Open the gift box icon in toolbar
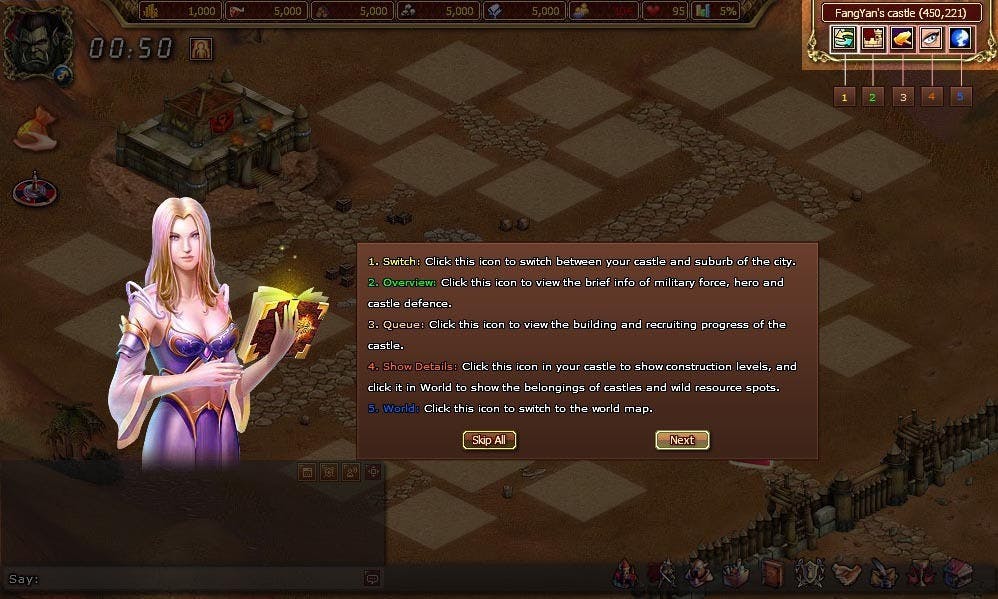The height and width of the screenshot is (599, 998). pos(956,574)
